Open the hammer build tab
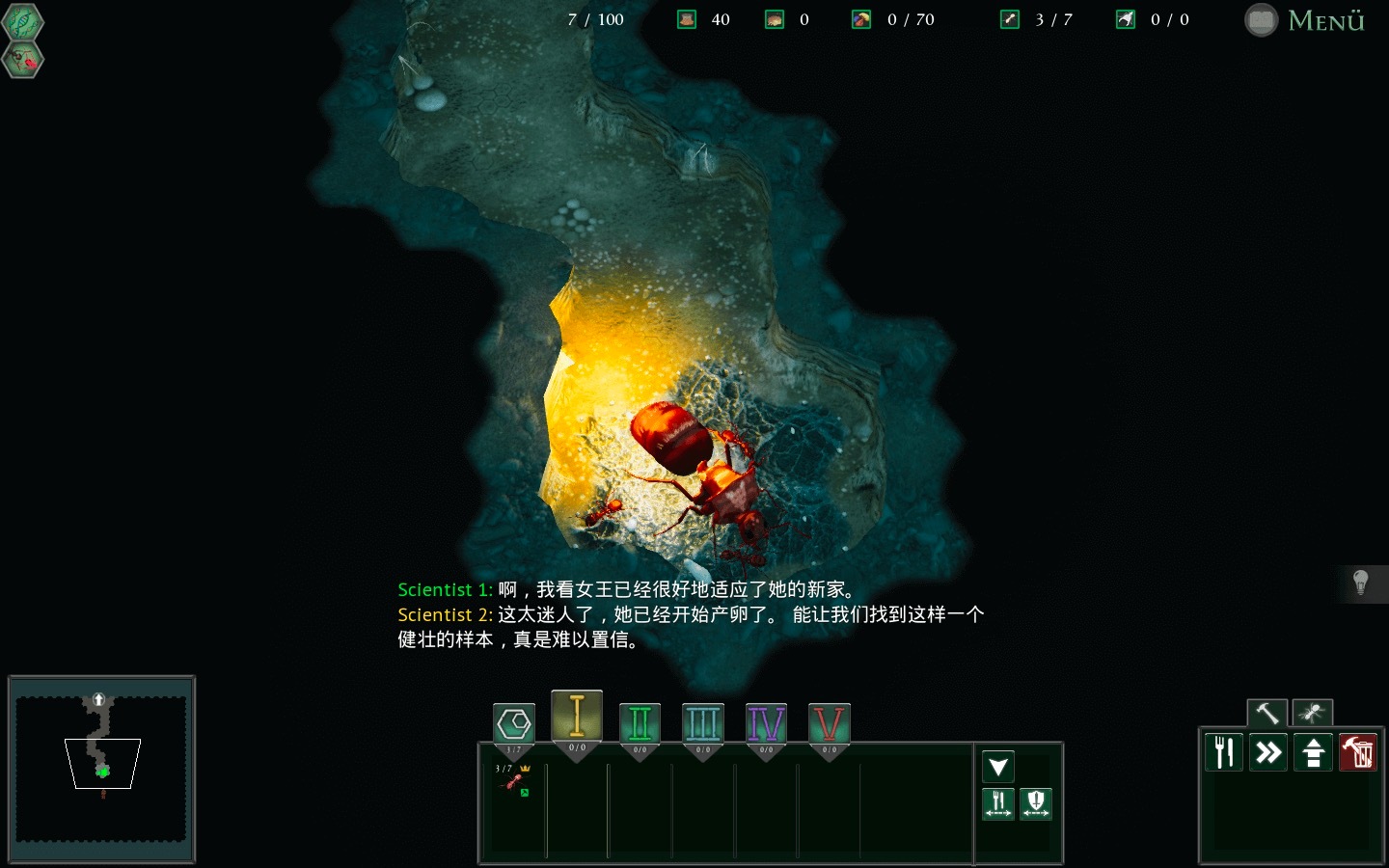The height and width of the screenshot is (868, 1389). [x=1266, y=713]
